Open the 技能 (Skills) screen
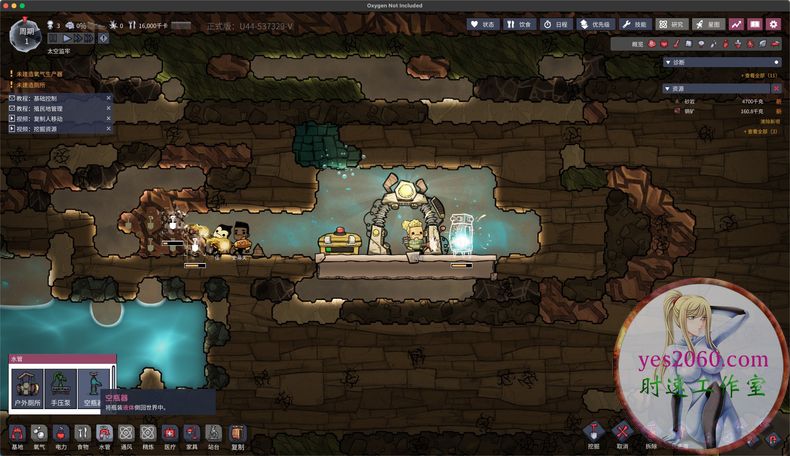The width and height of the screenshot is (790, 456). click(x=635, y=24)
